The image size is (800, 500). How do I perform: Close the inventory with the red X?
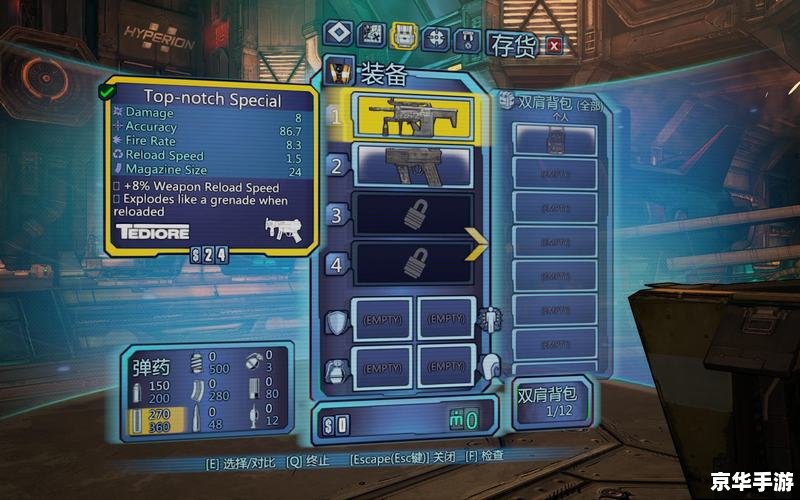pyautogui.click(x=554, y=44)
